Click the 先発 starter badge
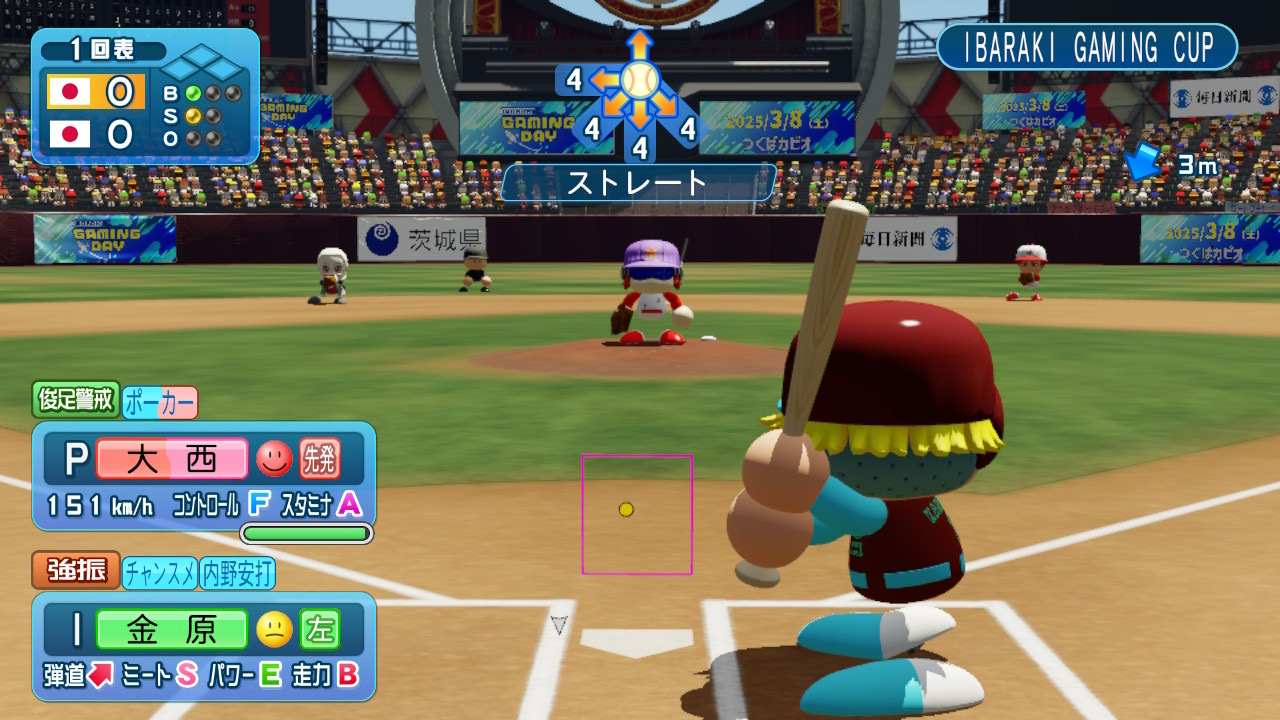The width and height of the screenshot is (1280, 720). [x=320, y=459]
